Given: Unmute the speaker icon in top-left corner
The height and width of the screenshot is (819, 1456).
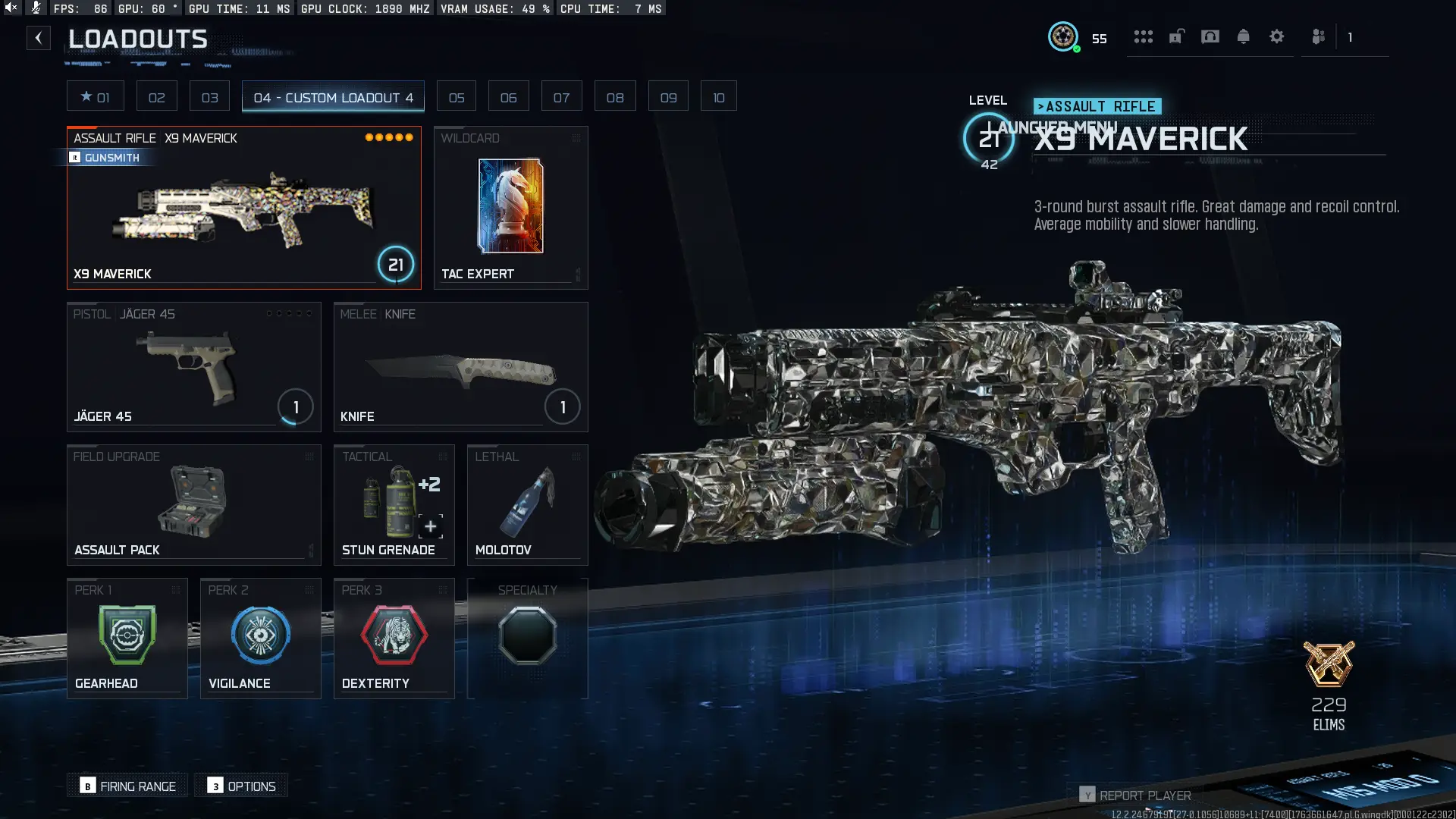Looking at the screenshot, I should coord(11,8).
